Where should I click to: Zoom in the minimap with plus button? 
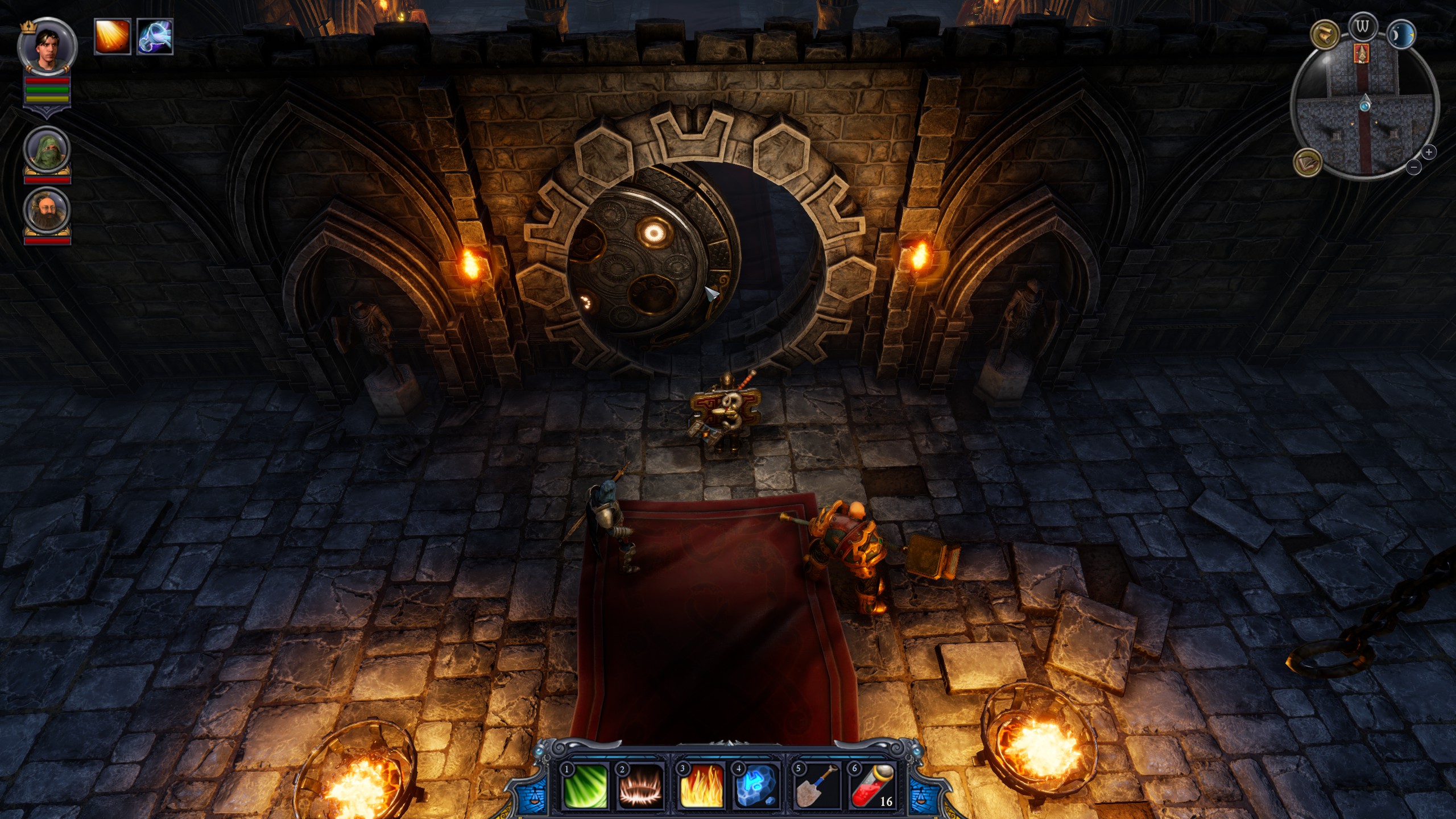coord(1429,152)
